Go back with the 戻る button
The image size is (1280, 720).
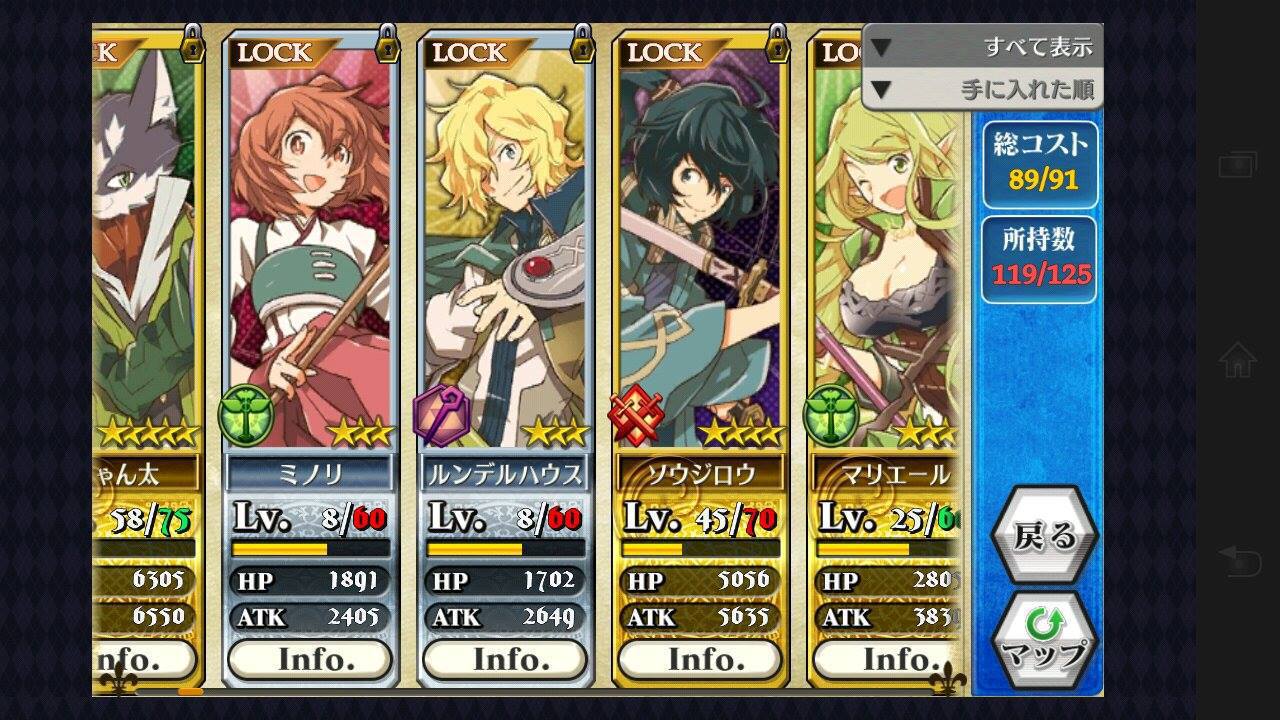coord(1044,537)
